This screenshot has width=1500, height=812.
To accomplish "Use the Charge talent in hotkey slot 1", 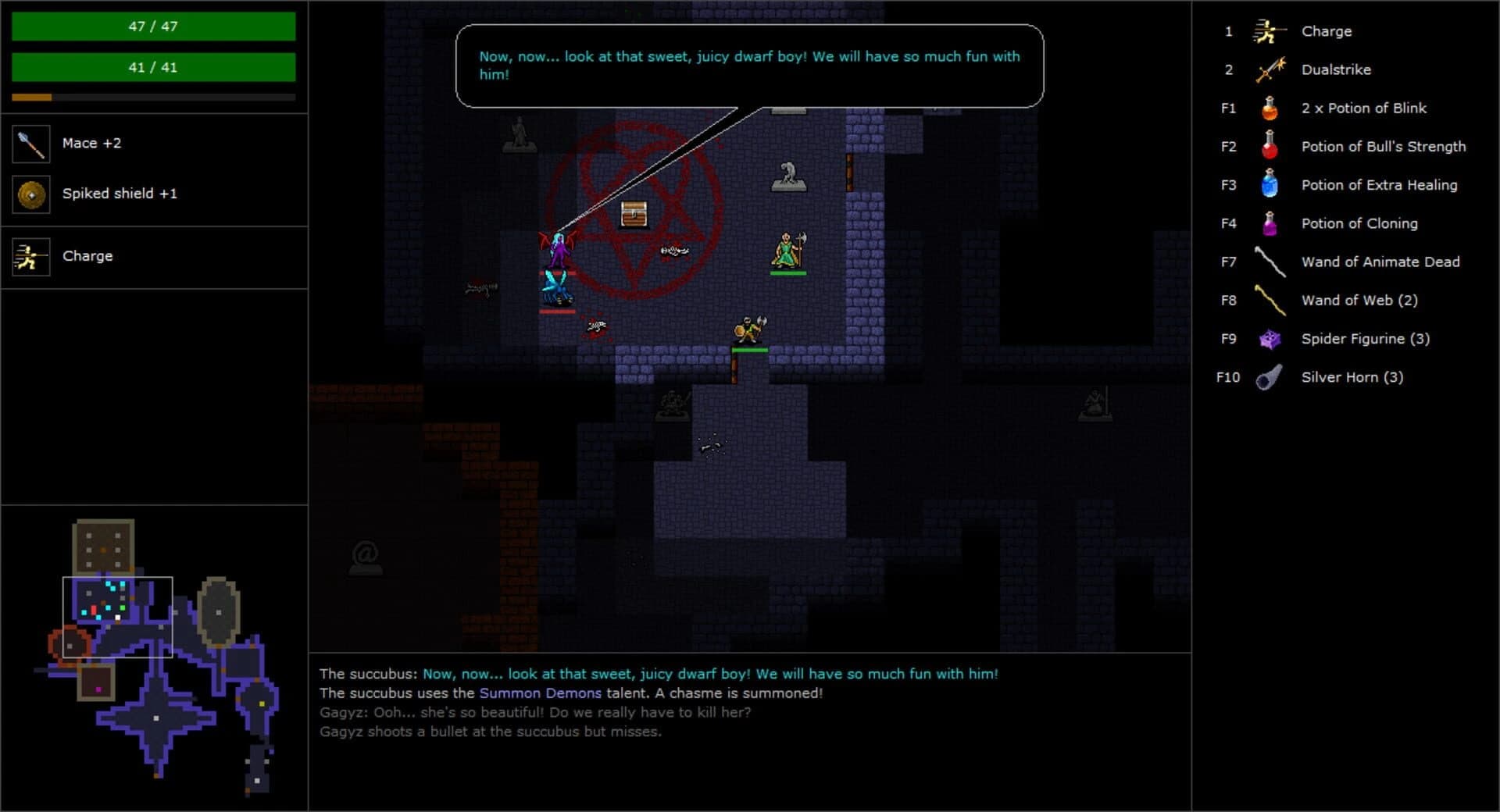I will [x=1268, y=31].
